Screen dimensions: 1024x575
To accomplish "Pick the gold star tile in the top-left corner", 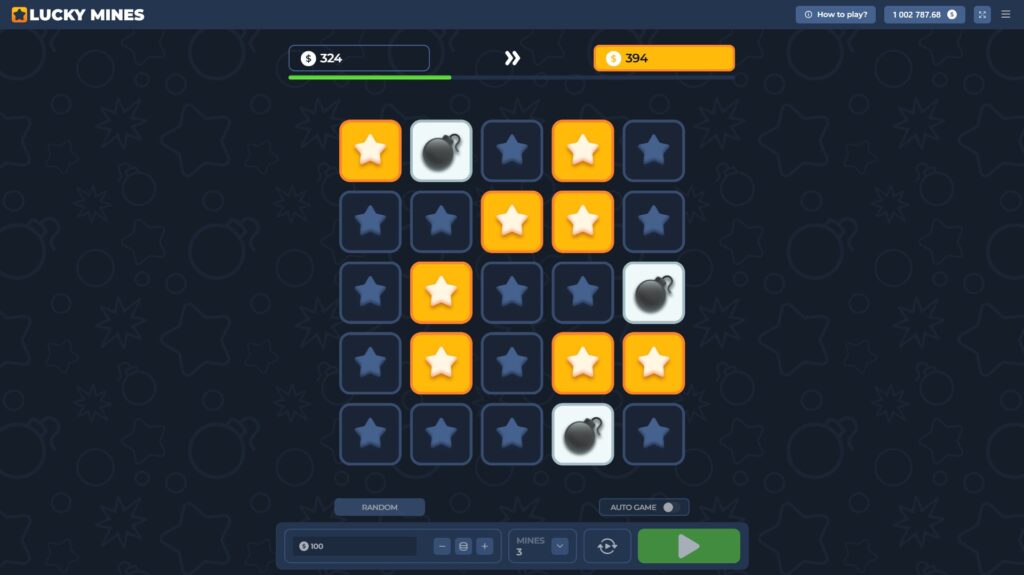I will click(370, 151).
